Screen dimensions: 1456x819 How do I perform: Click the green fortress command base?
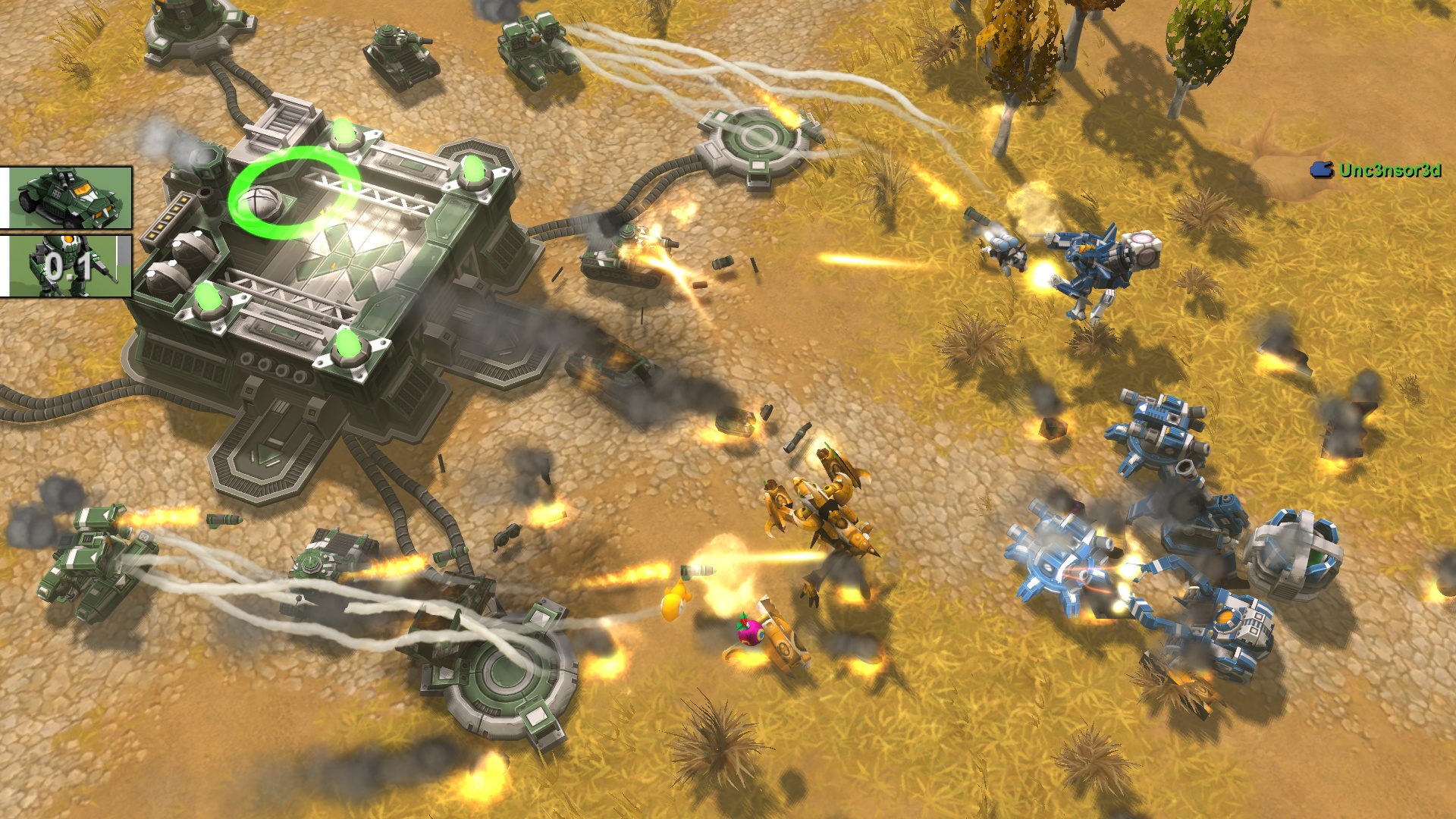pos(318,303)
